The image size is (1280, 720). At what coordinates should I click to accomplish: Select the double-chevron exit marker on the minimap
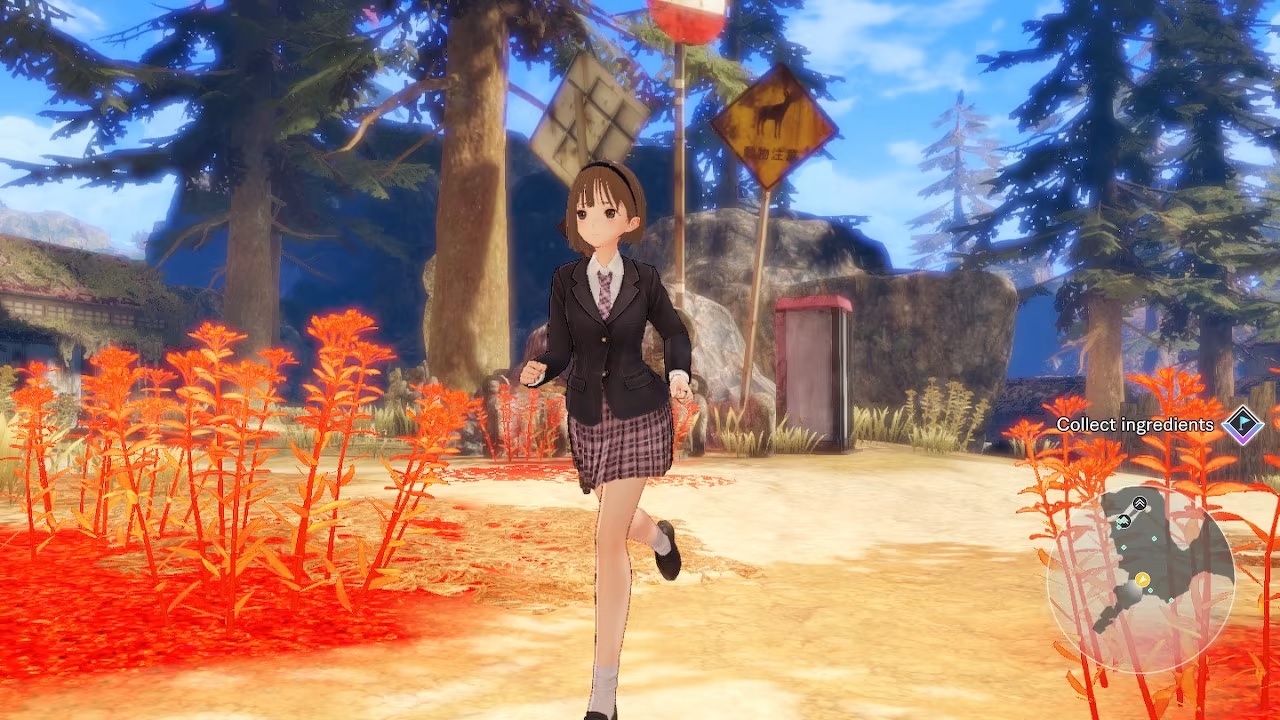pyautogui.click(x=1139, y=503)
